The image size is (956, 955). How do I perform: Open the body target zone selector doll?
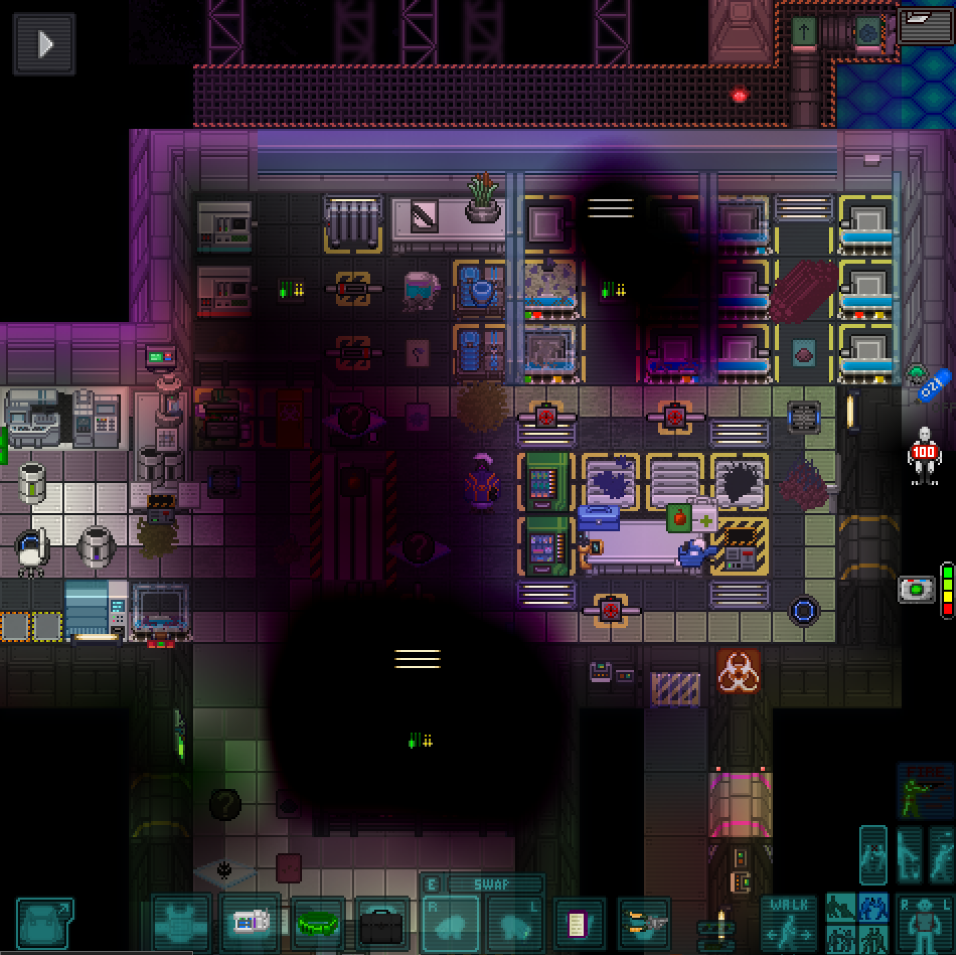pos(924,923)
